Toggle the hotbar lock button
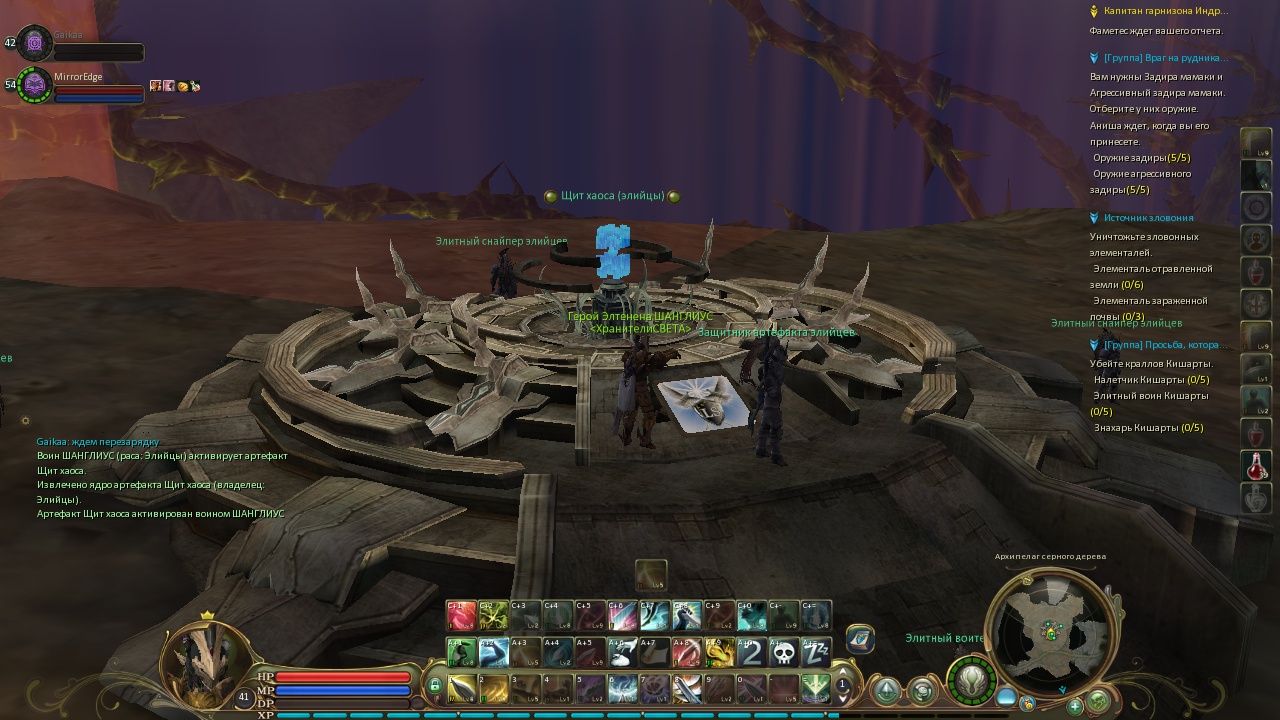Screen dimensions: 1280x720 pyautogui.click(x=435, y=686)
